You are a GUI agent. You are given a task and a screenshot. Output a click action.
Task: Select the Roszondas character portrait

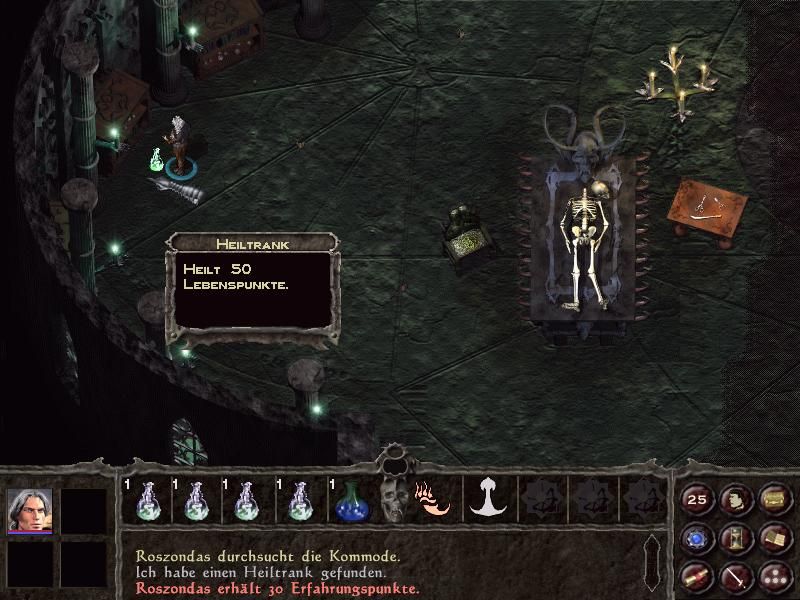(30, 511)
